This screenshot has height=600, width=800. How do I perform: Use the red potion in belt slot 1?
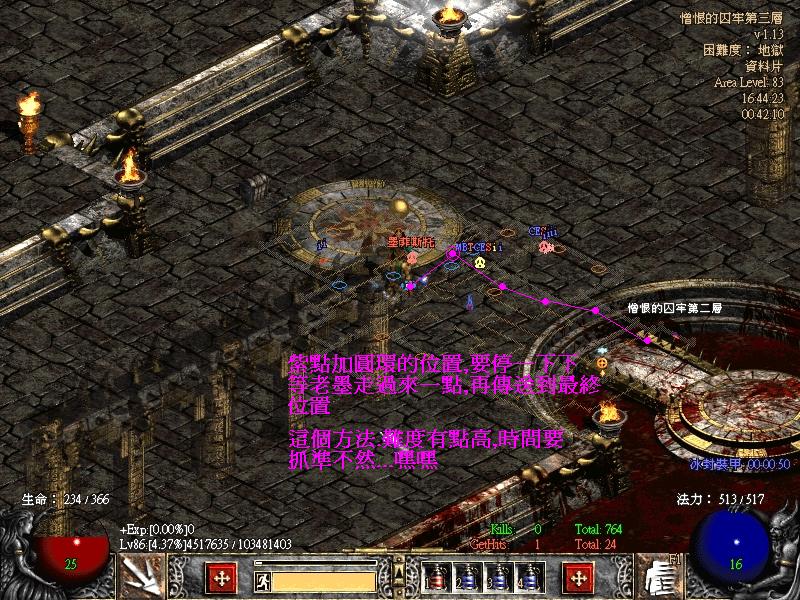[437, 578]
